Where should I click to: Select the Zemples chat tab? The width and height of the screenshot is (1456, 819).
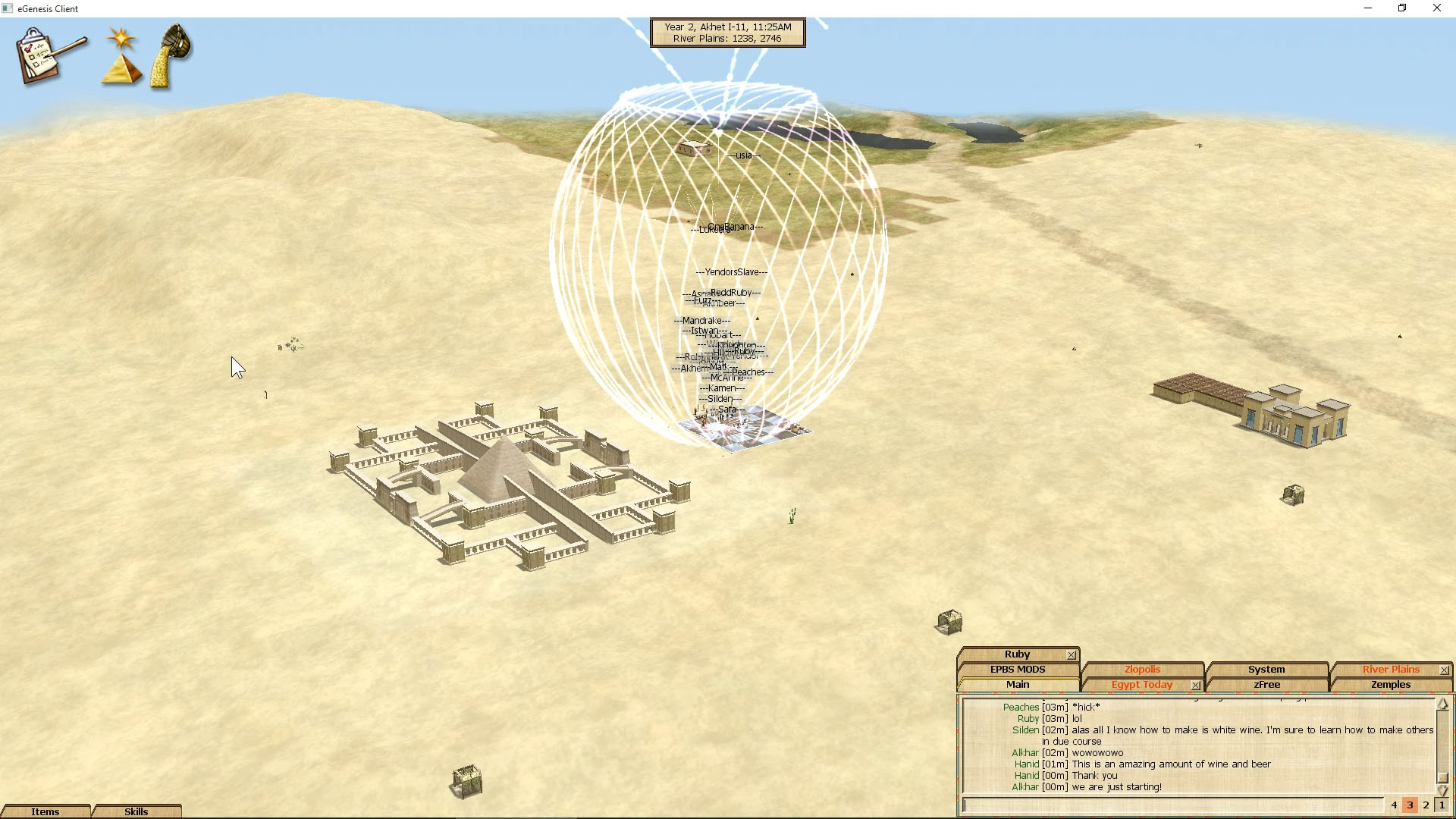[x=1390, y=685]
